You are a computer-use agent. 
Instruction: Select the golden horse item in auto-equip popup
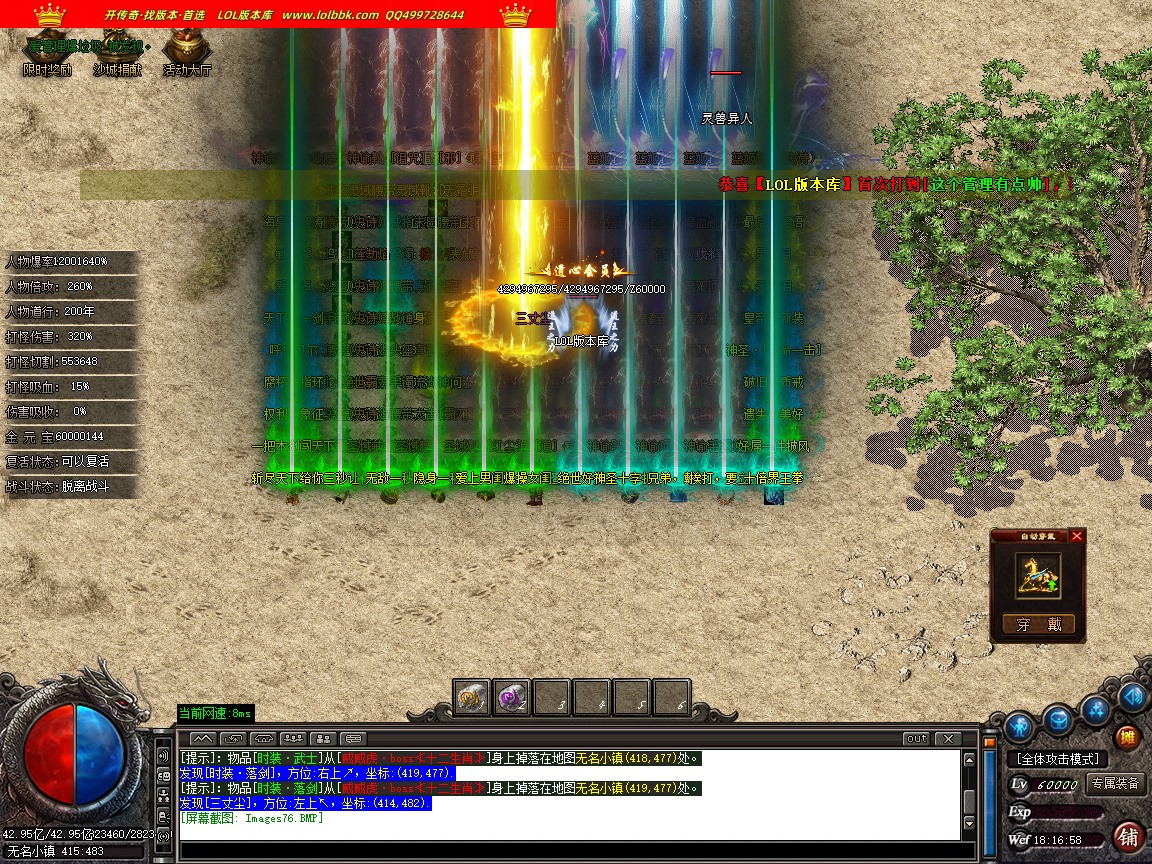[1037, 577]
